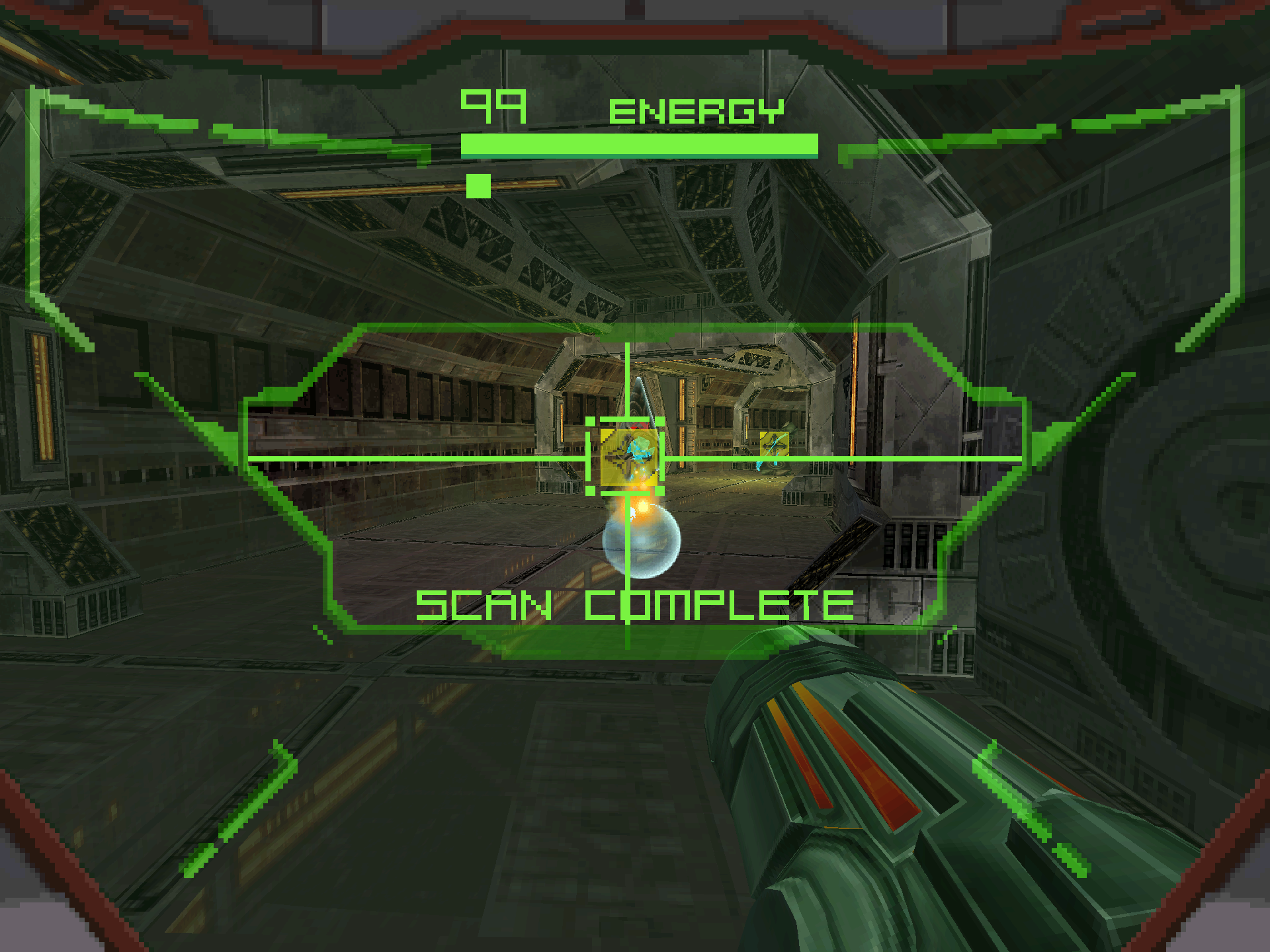Select the locked-on yellow scan target icon

click(628, 457)
